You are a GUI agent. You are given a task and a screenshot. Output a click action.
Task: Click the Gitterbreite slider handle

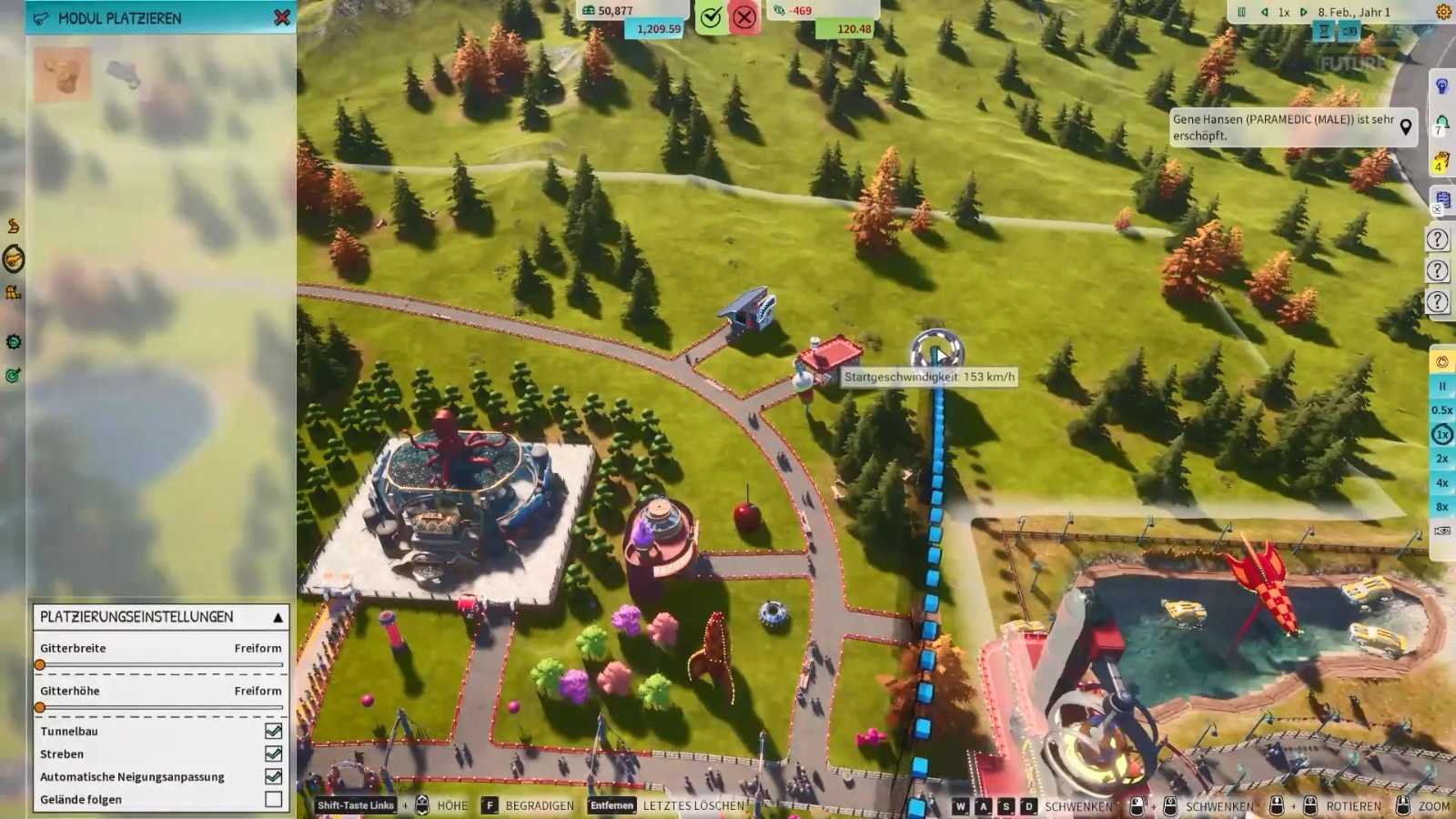coord(40,665)
